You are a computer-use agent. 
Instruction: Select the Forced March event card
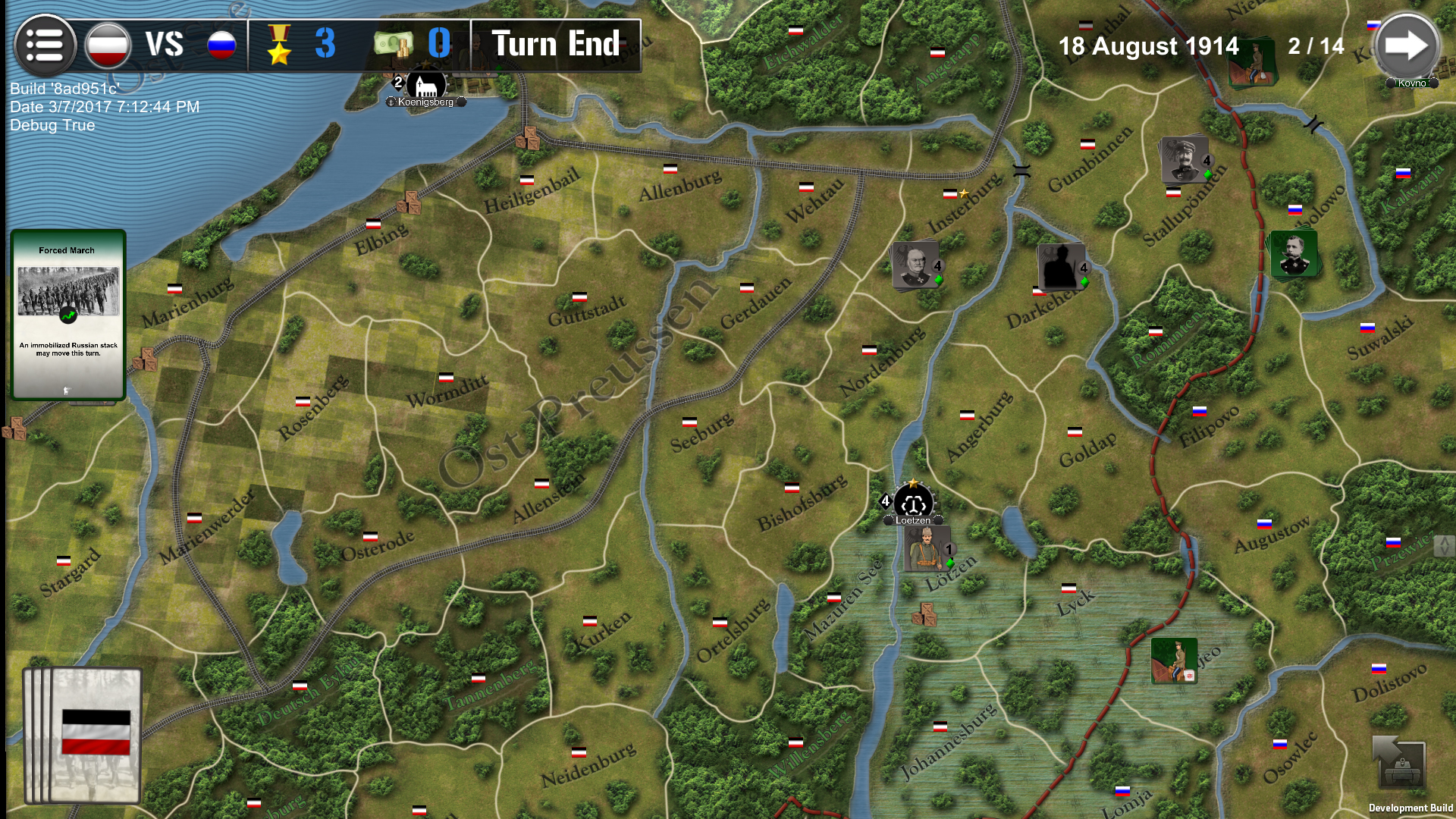pyautogui.click(x=67, y=315)
